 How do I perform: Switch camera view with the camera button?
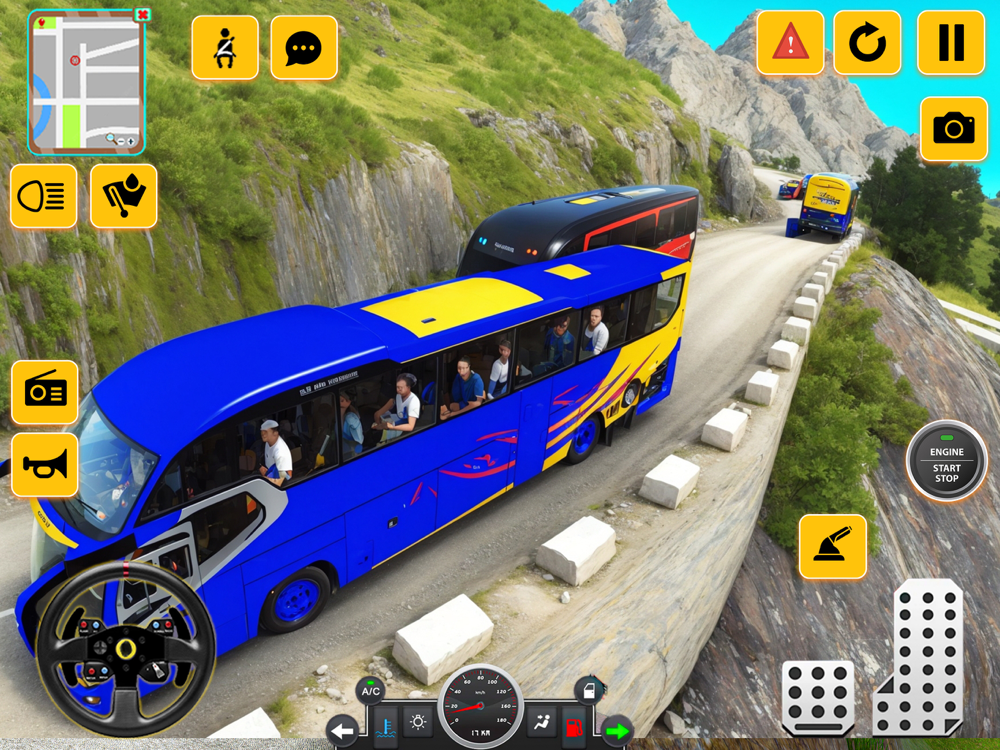[953, 128]
